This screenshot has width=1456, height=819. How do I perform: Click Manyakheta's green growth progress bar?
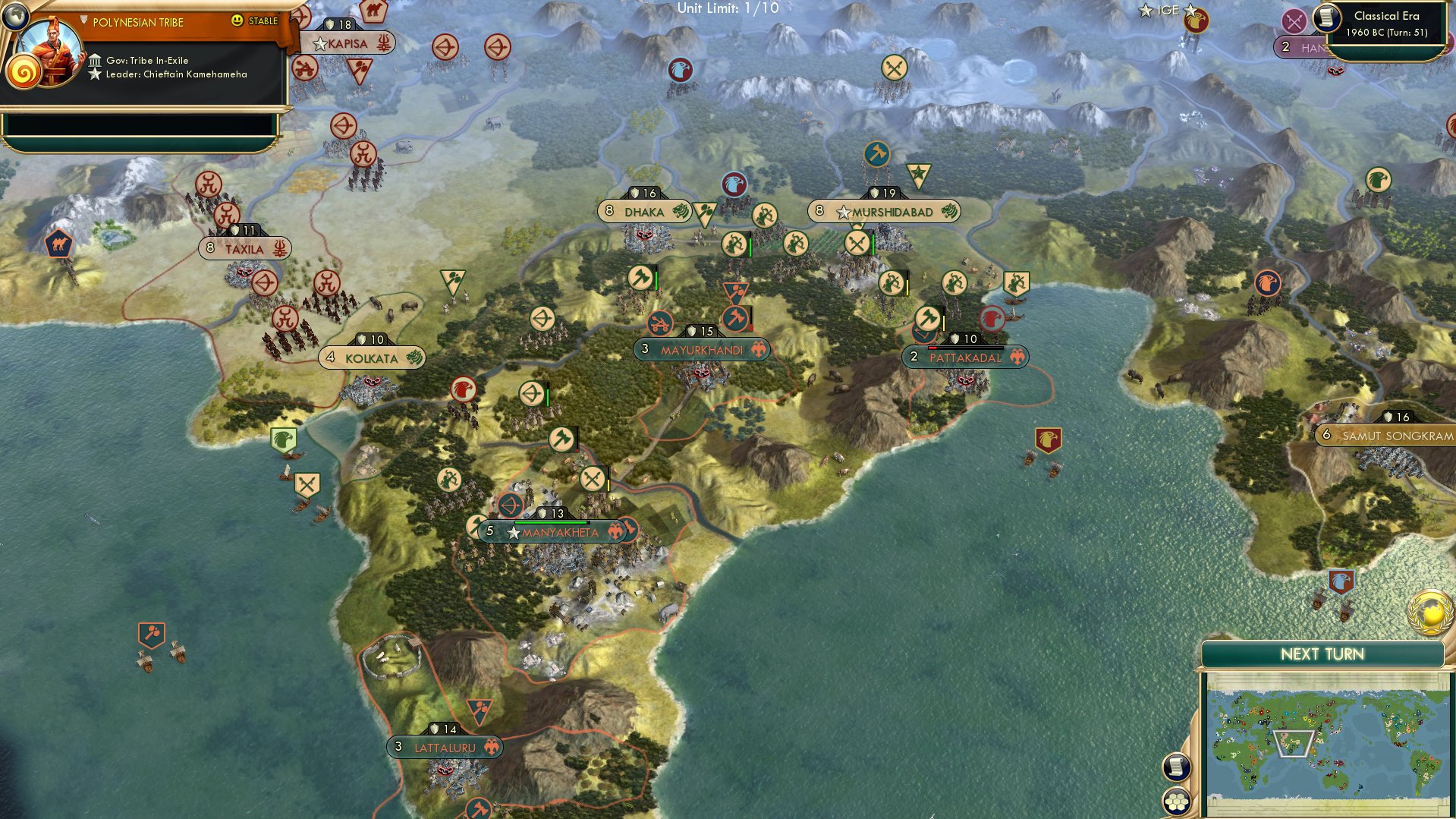pos(550,522)
